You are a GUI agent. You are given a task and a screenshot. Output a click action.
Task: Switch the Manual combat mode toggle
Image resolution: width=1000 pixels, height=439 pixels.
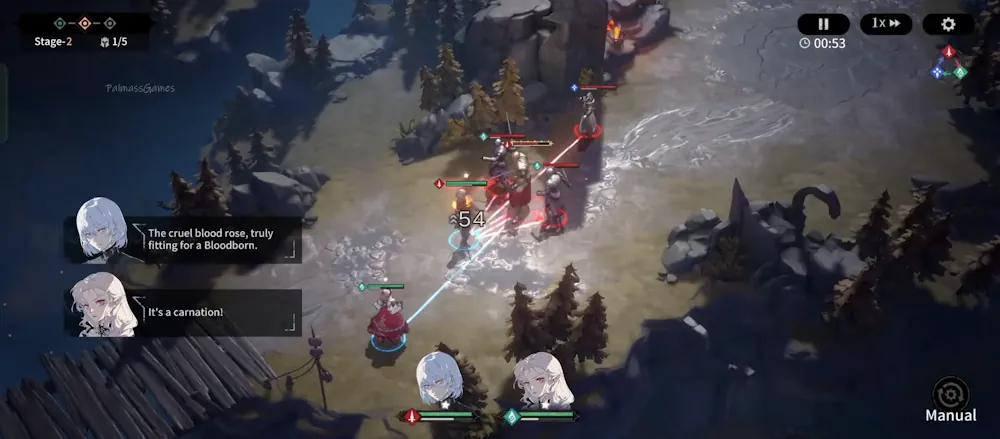click(950, 398)
